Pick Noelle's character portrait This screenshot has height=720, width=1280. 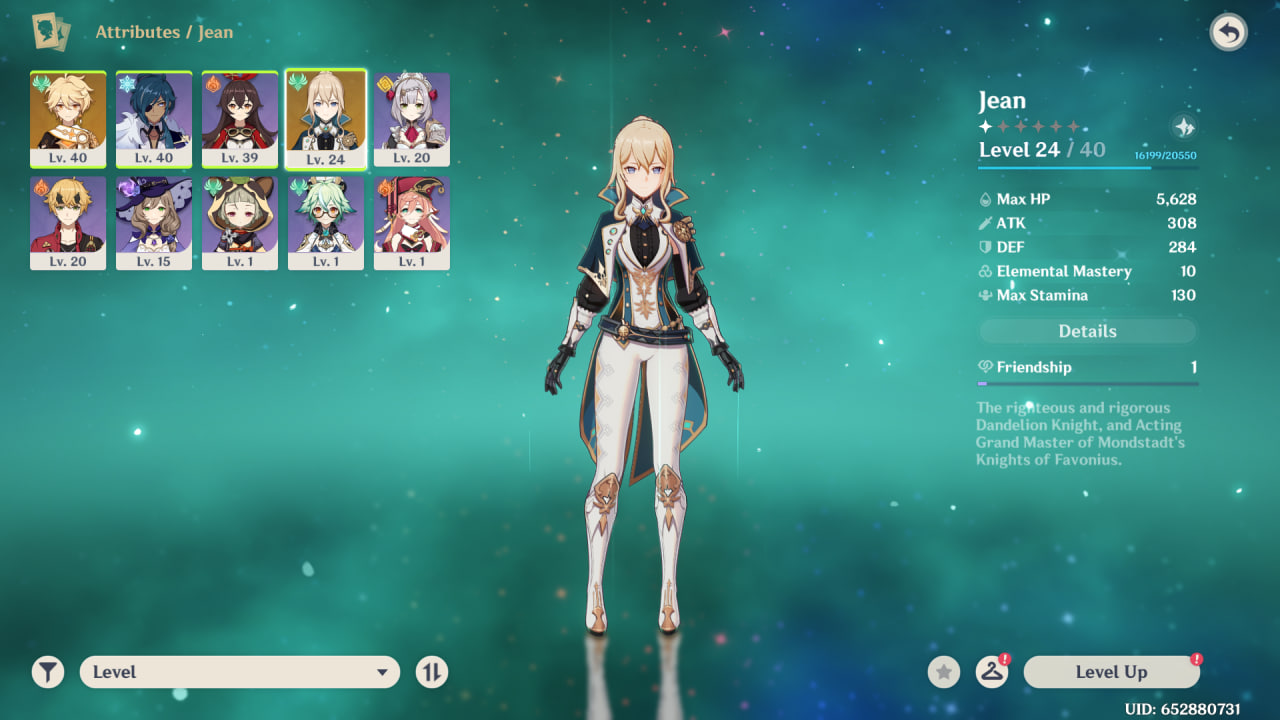[412, 118]
